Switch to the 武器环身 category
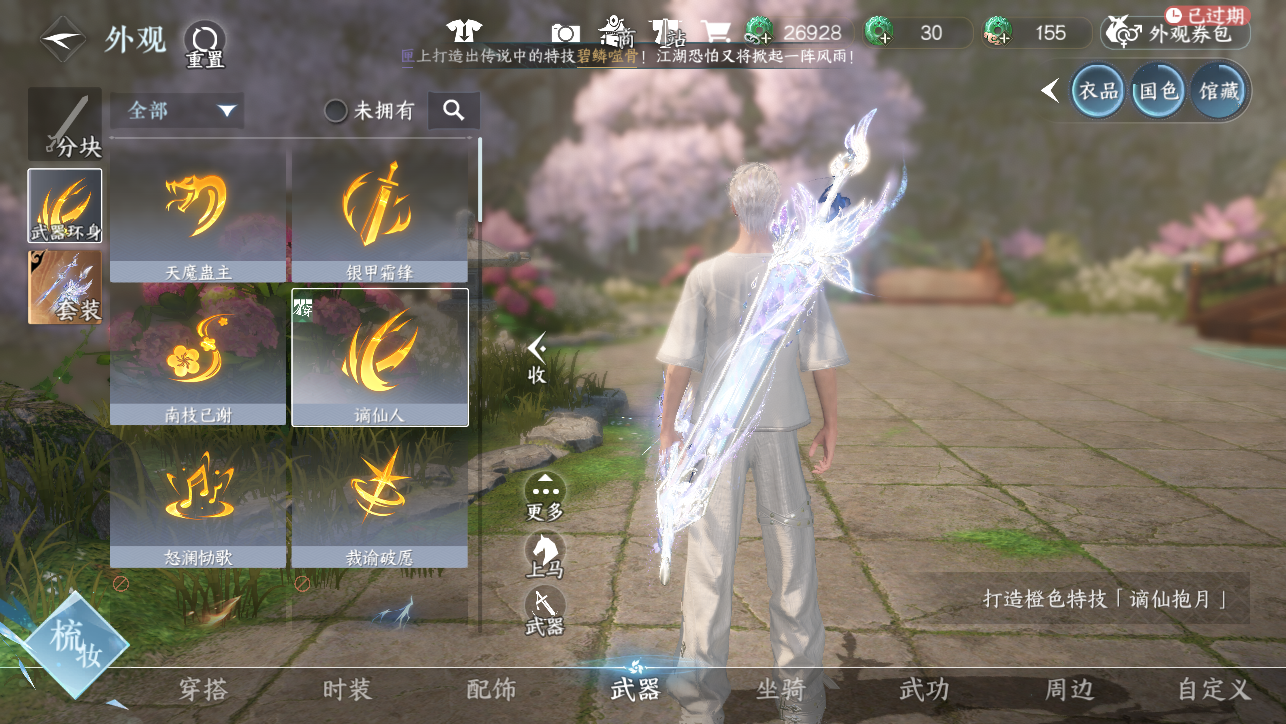This screenshot has height=724, width=1286. click(x=65, y=206)
